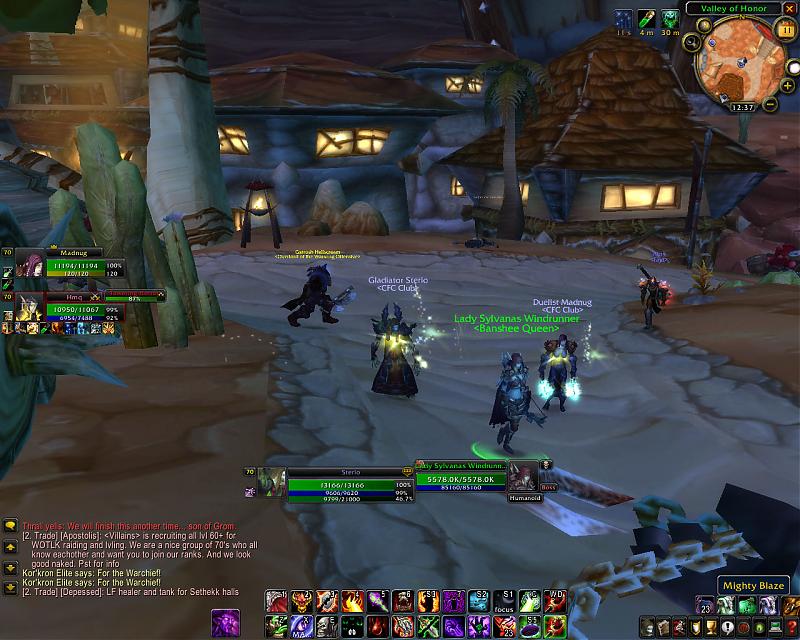Viewport: 800px width, 640px height.
Task: Zoom in with the minimap plus button
Action: point(787,86)
